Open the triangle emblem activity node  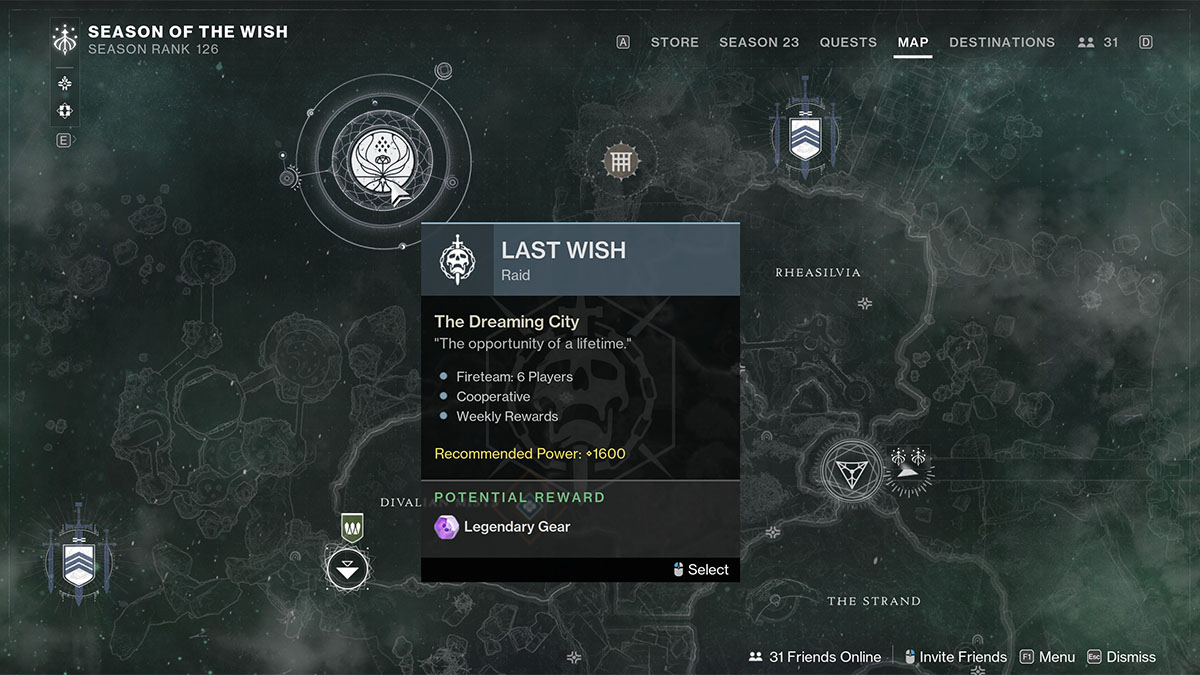pyautogui.click(x=851, y=471)
